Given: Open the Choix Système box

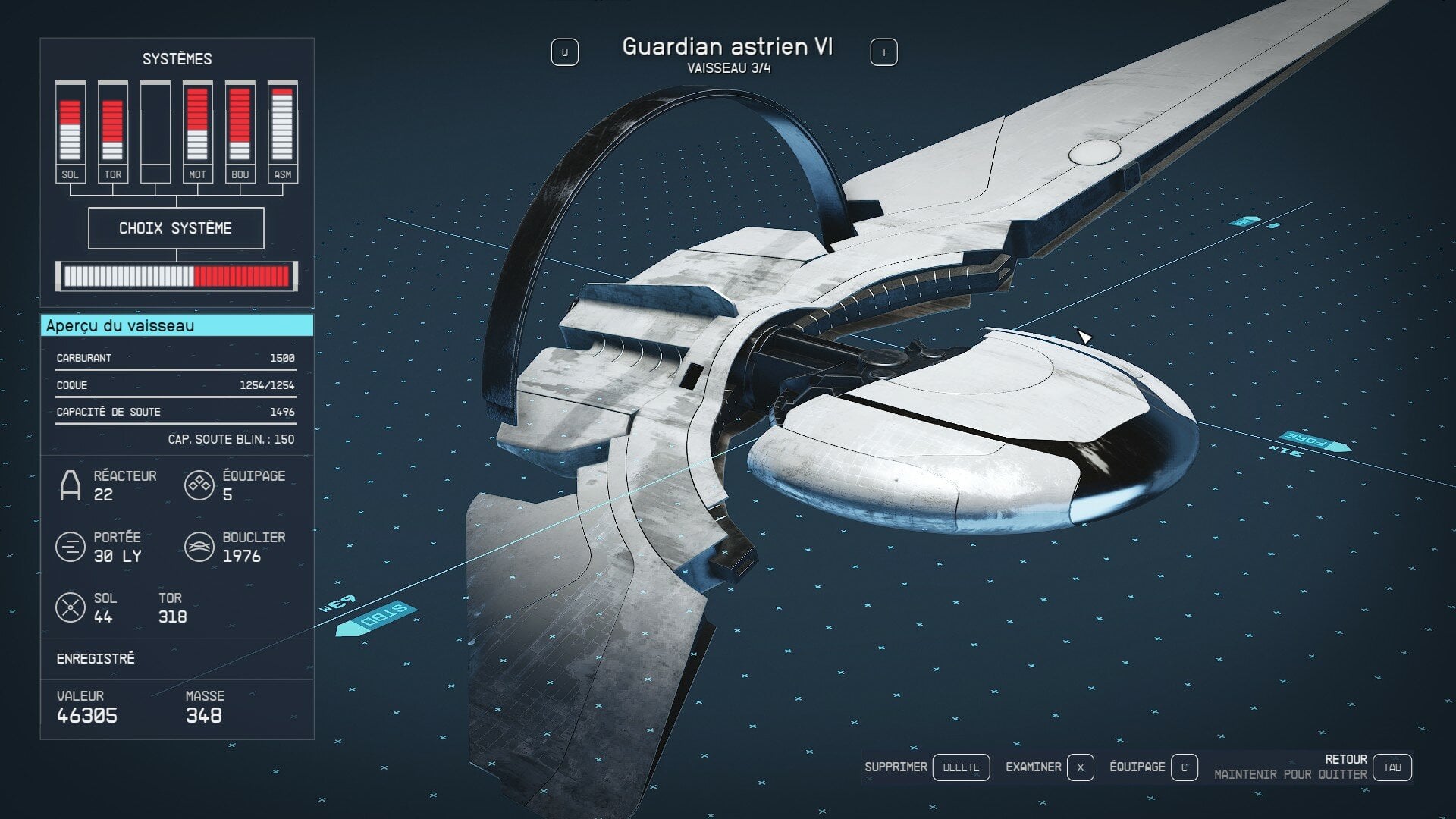Looking at the screenshot, I should (x=176, y=228).
